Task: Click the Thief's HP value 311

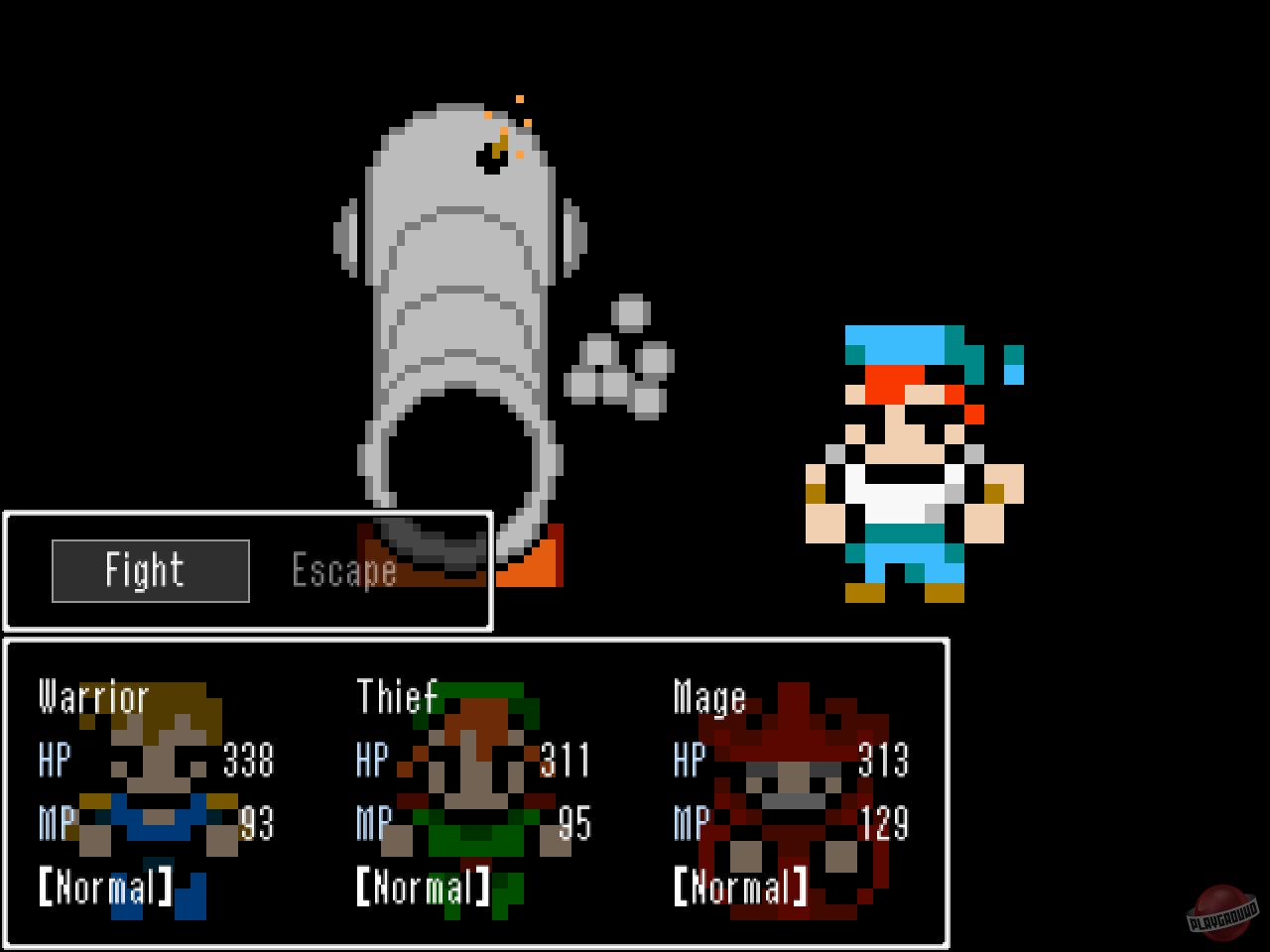Action: pos(567,761)
